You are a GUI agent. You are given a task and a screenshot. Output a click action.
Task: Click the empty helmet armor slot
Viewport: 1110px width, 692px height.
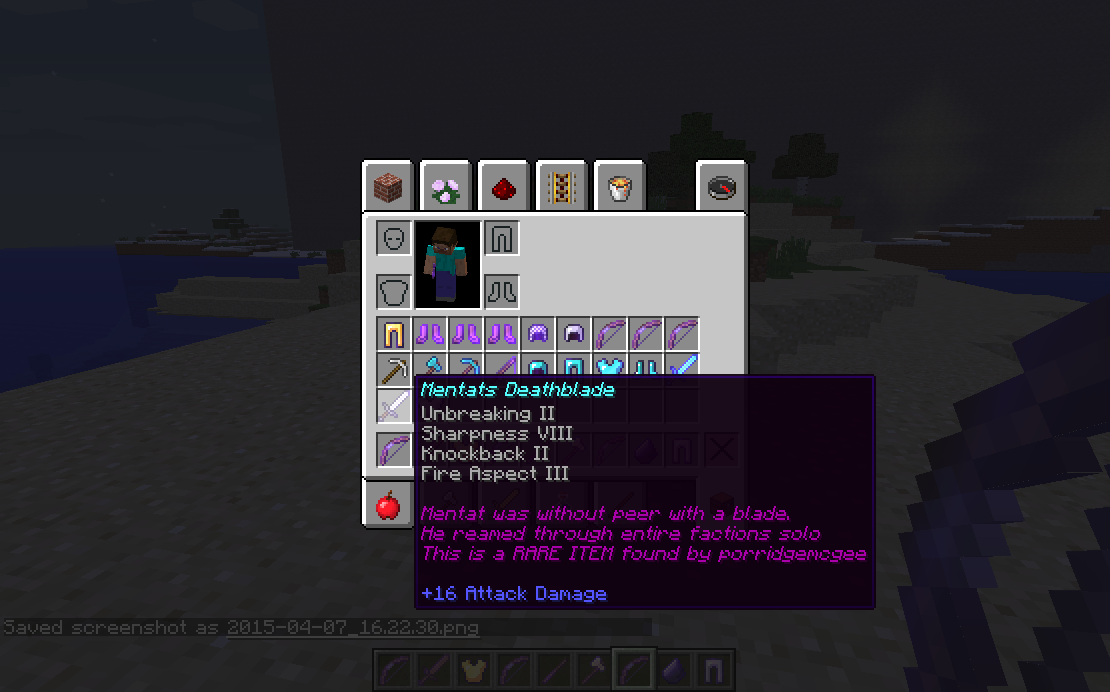(394, 239)
